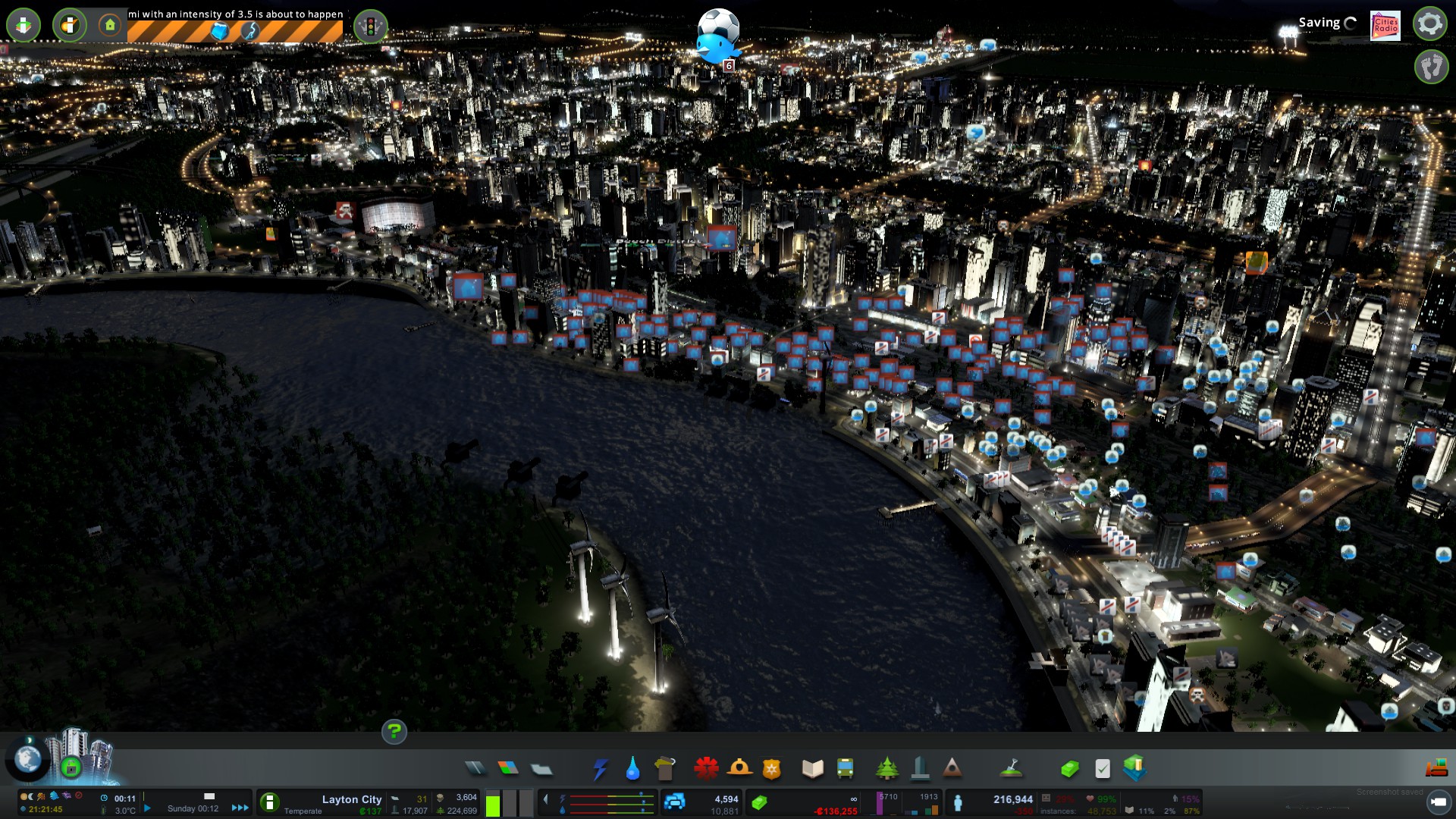Open the Public Transport bus menu
The image size is (1456, 819).
click(845, 769)
